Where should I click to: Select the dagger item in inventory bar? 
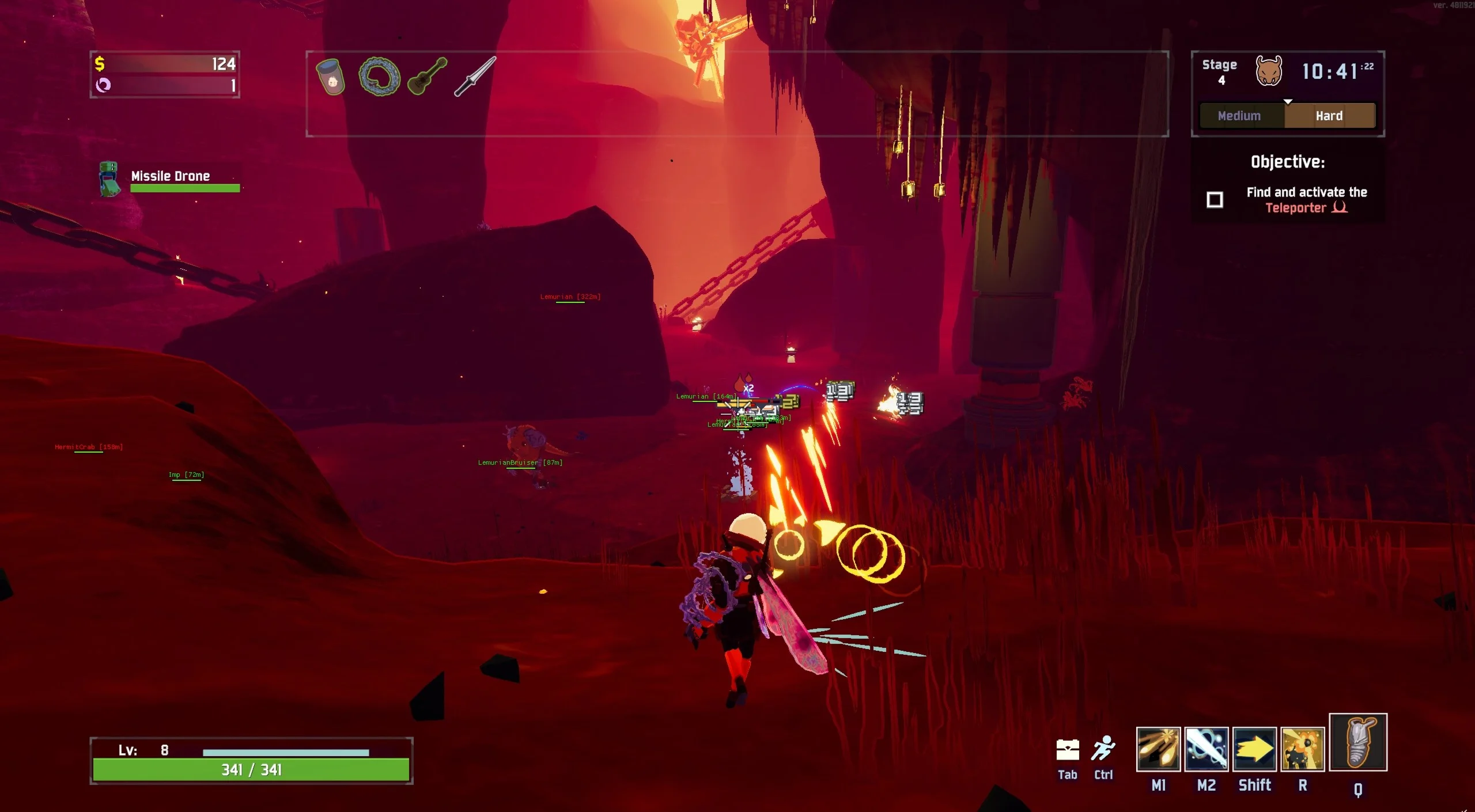click(x=475, y=76)
